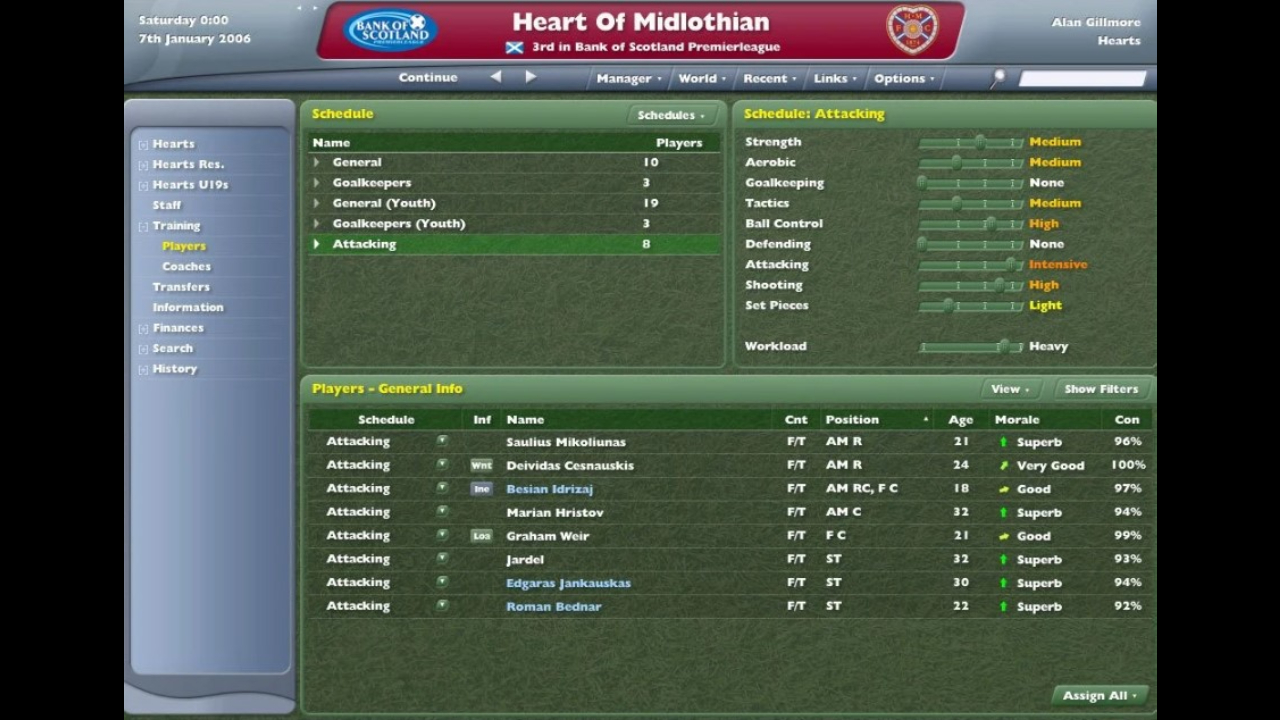
Task: Open the Manager menu
Action: pyautogui.click(x=628, y=78)
